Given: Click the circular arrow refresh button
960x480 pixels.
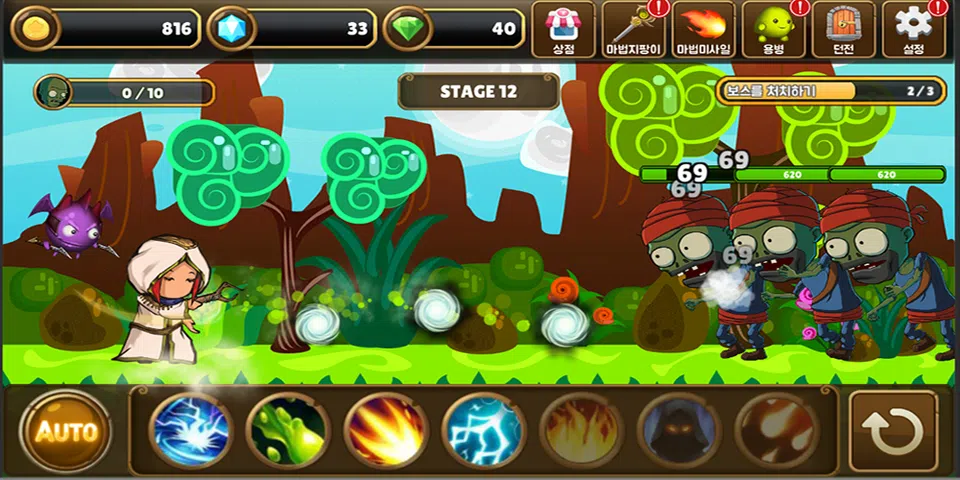Looking at the screenshot, I should 893,431.
